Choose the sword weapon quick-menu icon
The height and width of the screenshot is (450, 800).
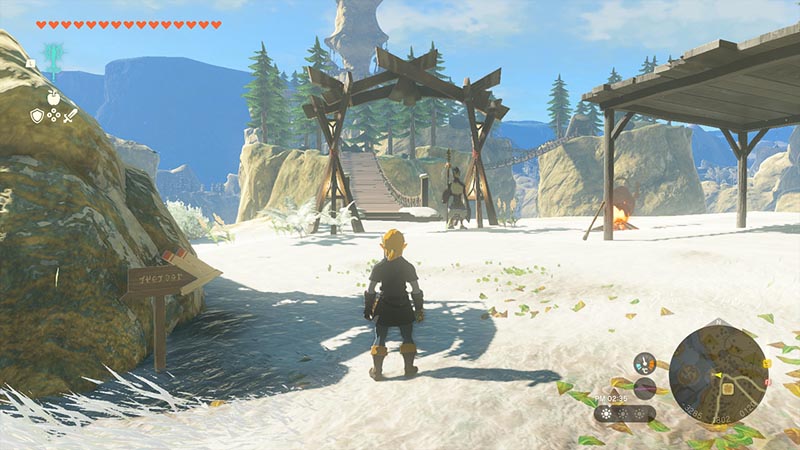[70, 116]
